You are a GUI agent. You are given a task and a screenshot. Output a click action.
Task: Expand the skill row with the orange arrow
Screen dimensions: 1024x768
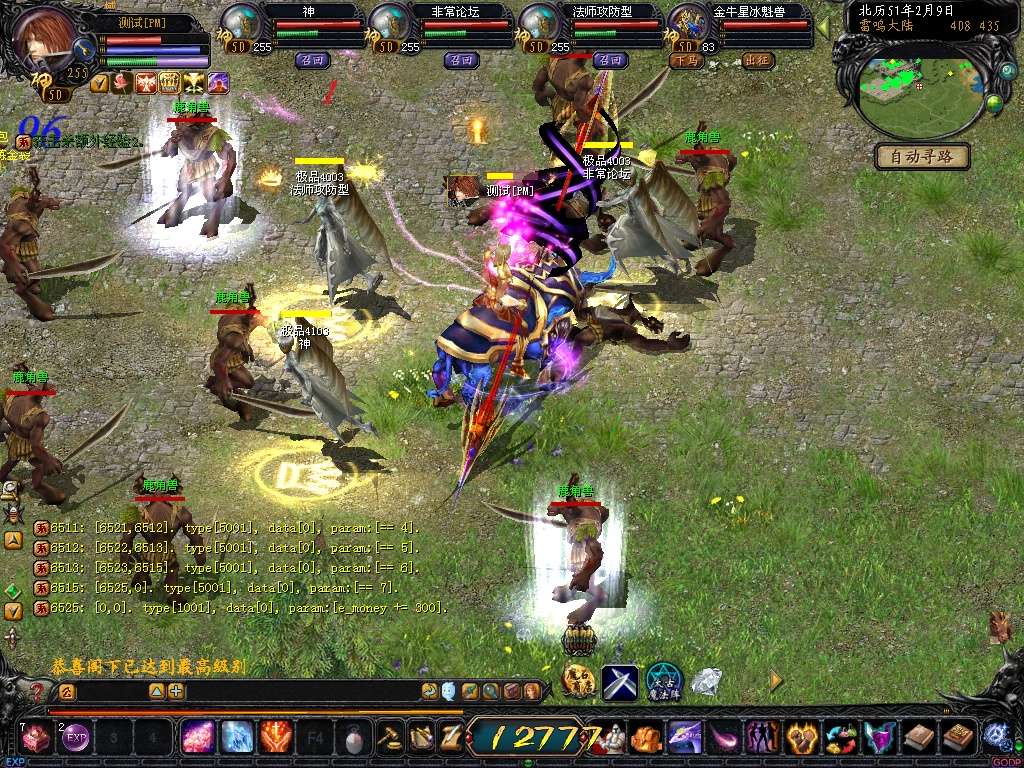tap(776, 680)
